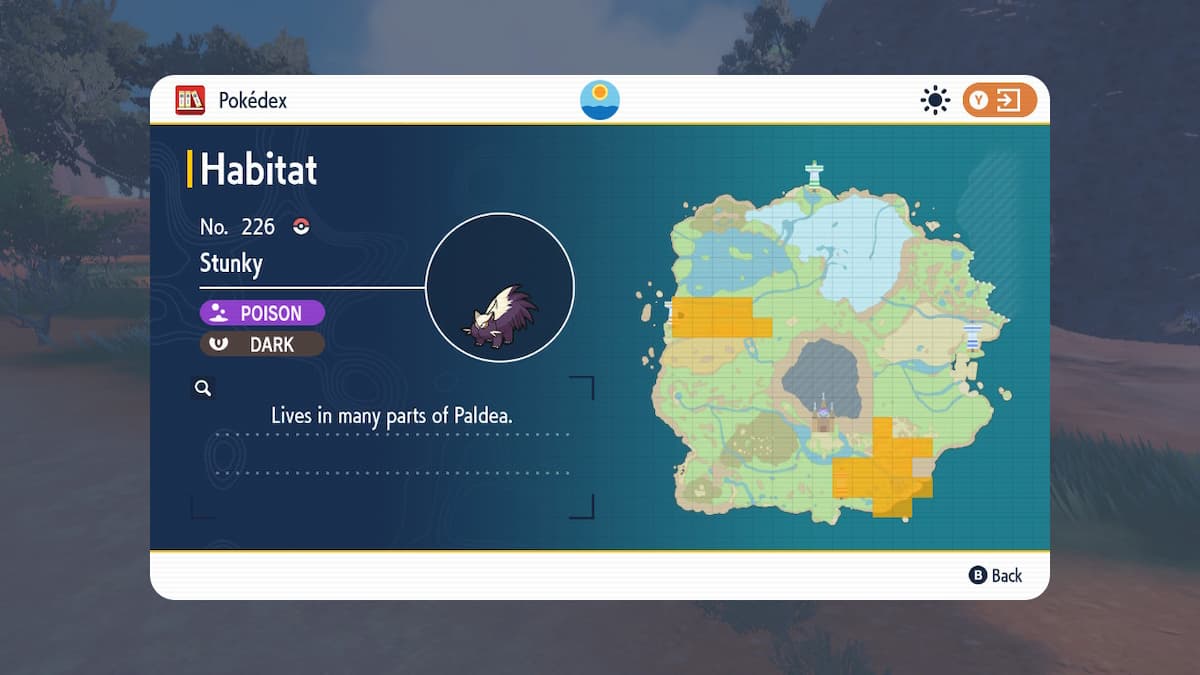Click the sunrise time-of-day icon
1200x675 pixels.
600,100
